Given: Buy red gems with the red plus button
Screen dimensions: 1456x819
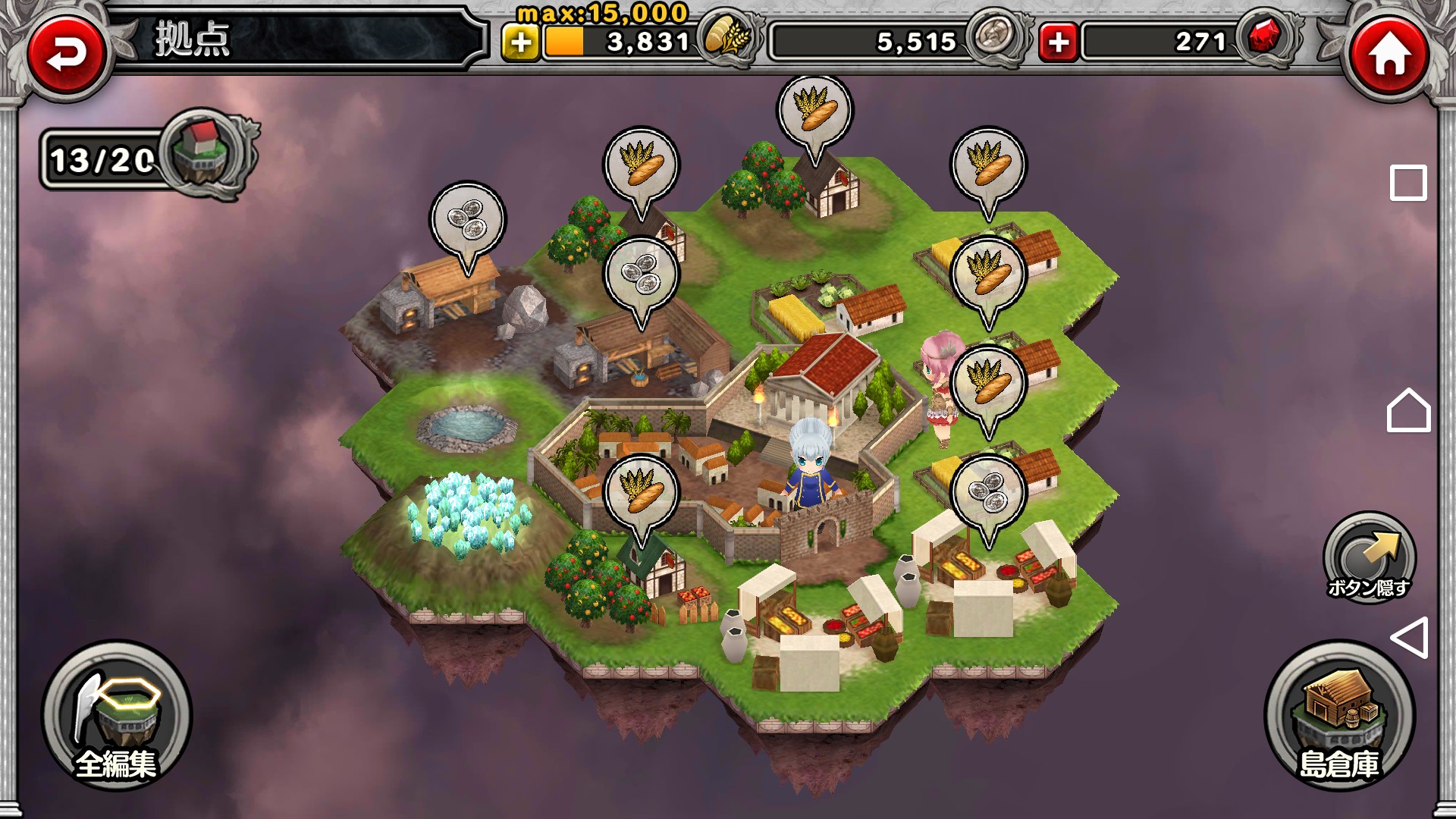Looking at the screenshot, I should 1058,42.
